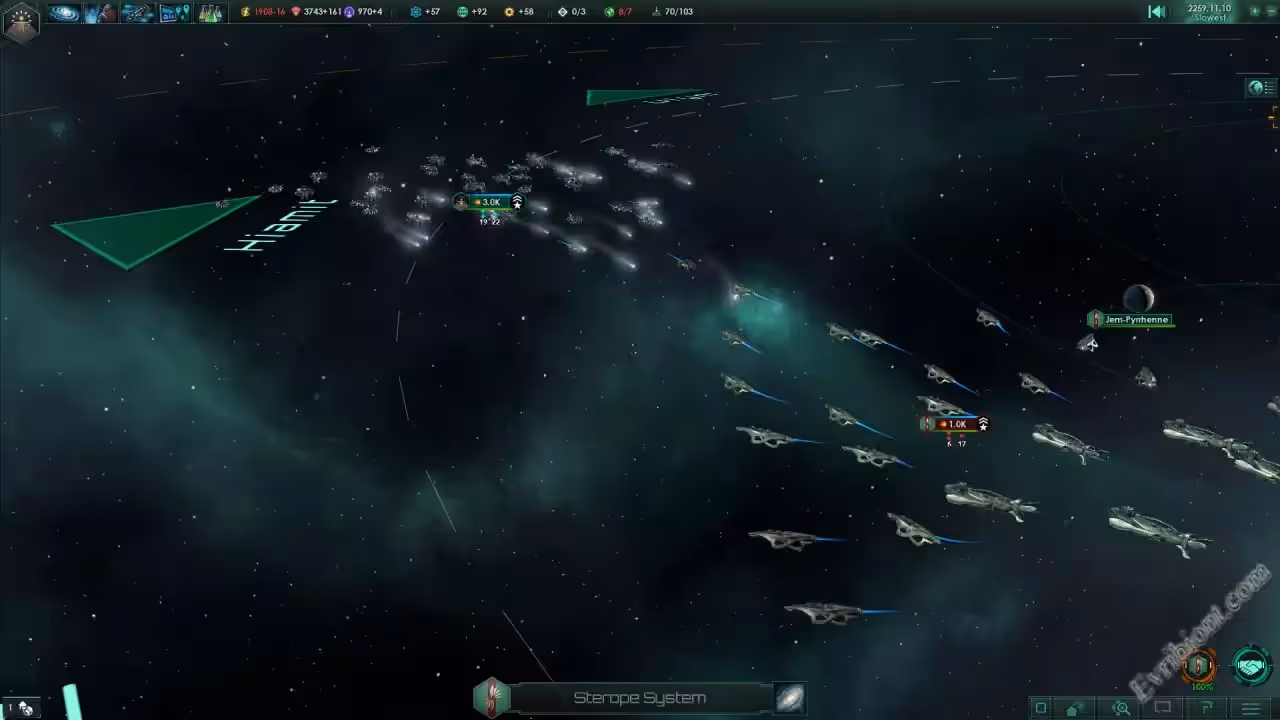Go to the home planet
Image resolution: width=1280 pixels, height=720 pixels.
tap(1074, 708)
